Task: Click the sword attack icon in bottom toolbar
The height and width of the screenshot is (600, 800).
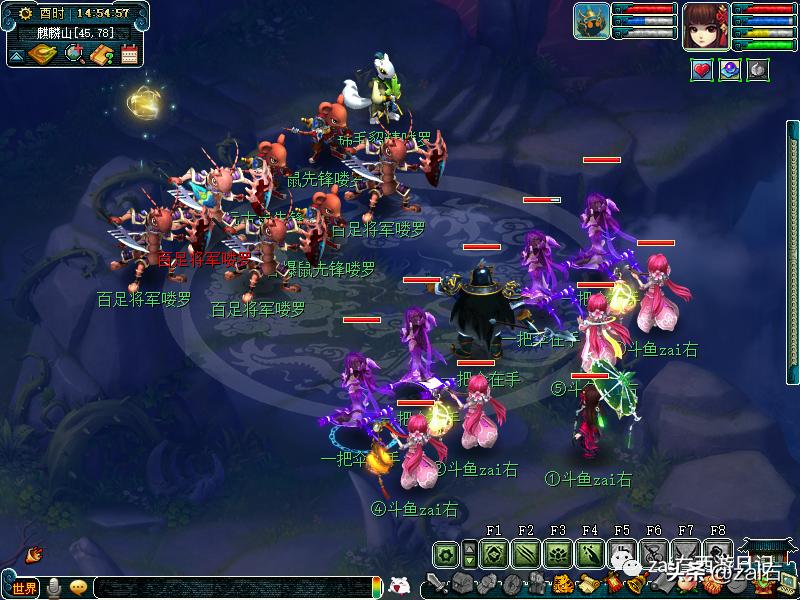Action: pos(435,584)
